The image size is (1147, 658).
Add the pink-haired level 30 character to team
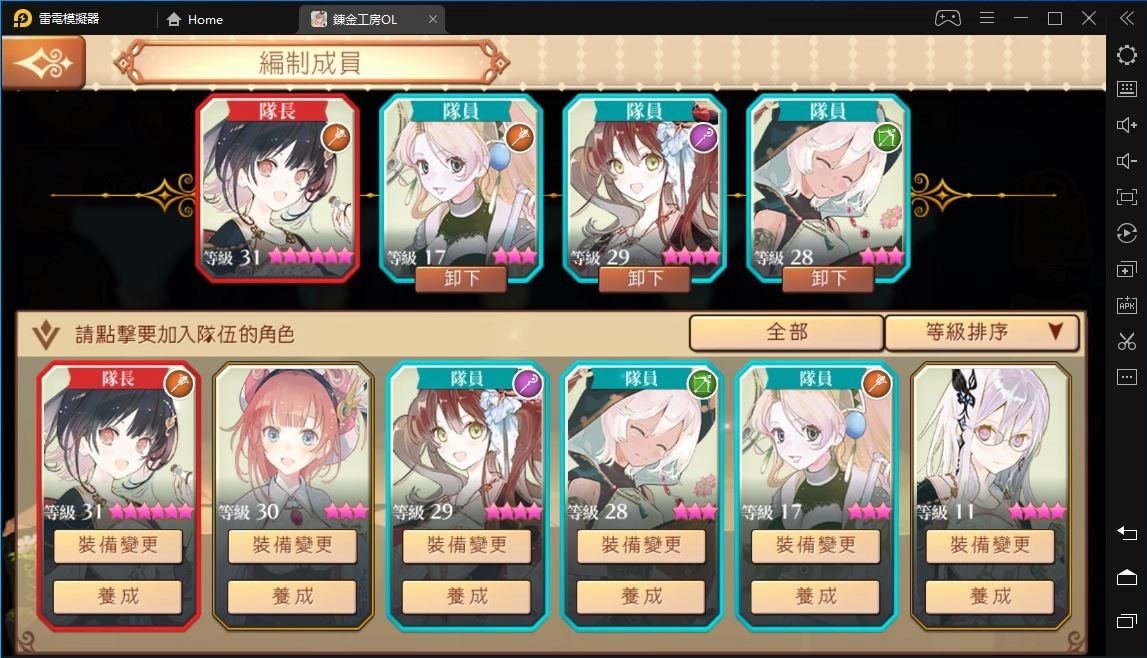click(293, 440)
